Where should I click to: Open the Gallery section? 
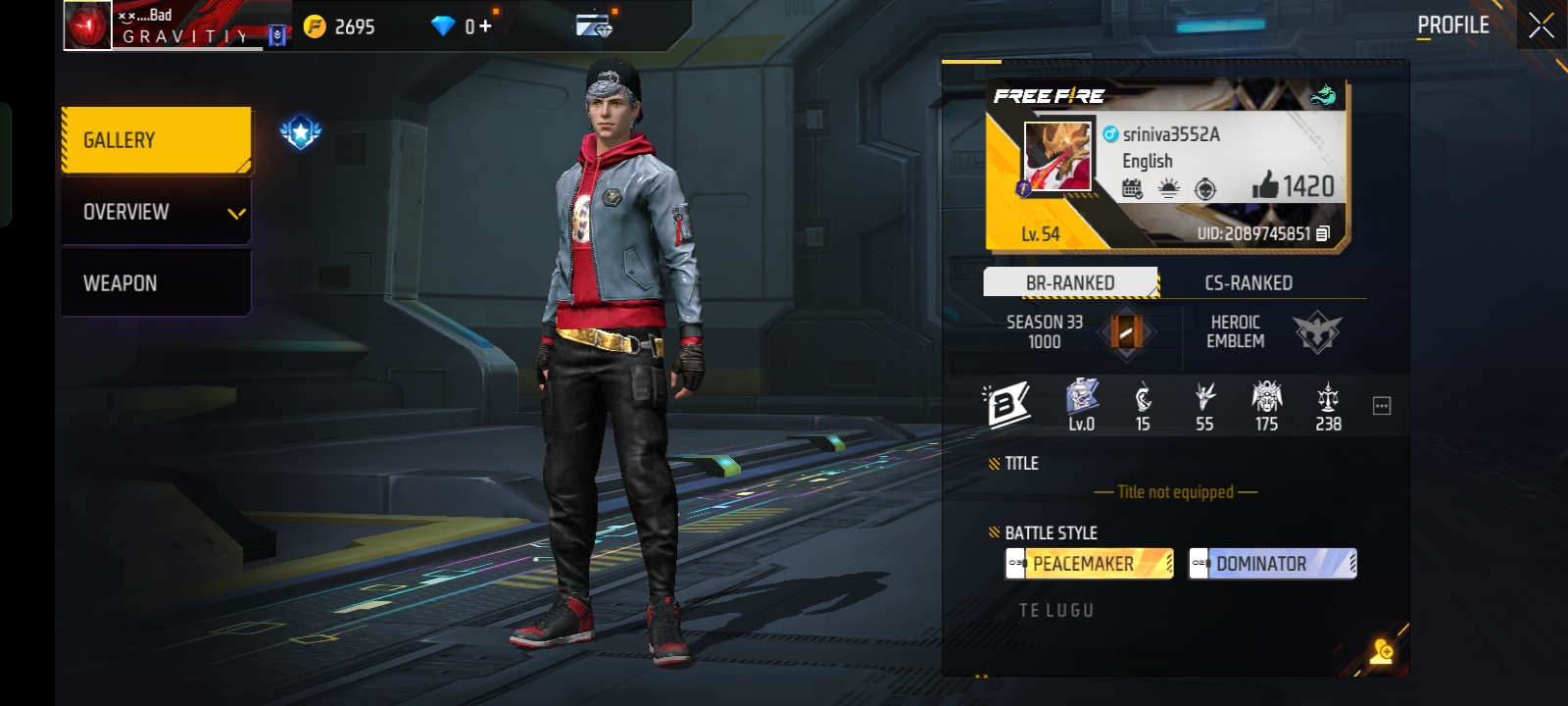tap(156, 140)
